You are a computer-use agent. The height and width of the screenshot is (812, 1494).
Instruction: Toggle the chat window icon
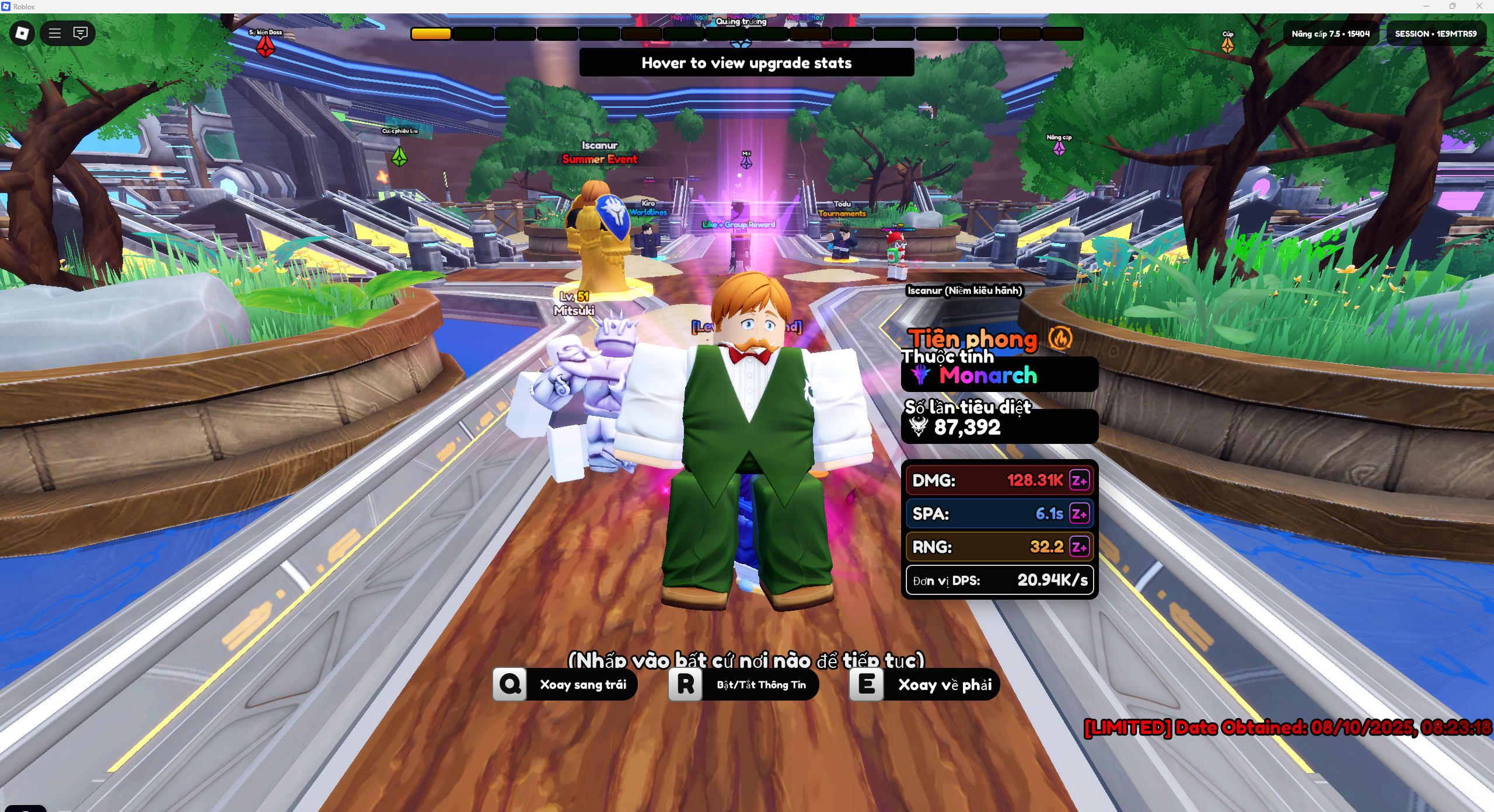(x=81, y=33)
